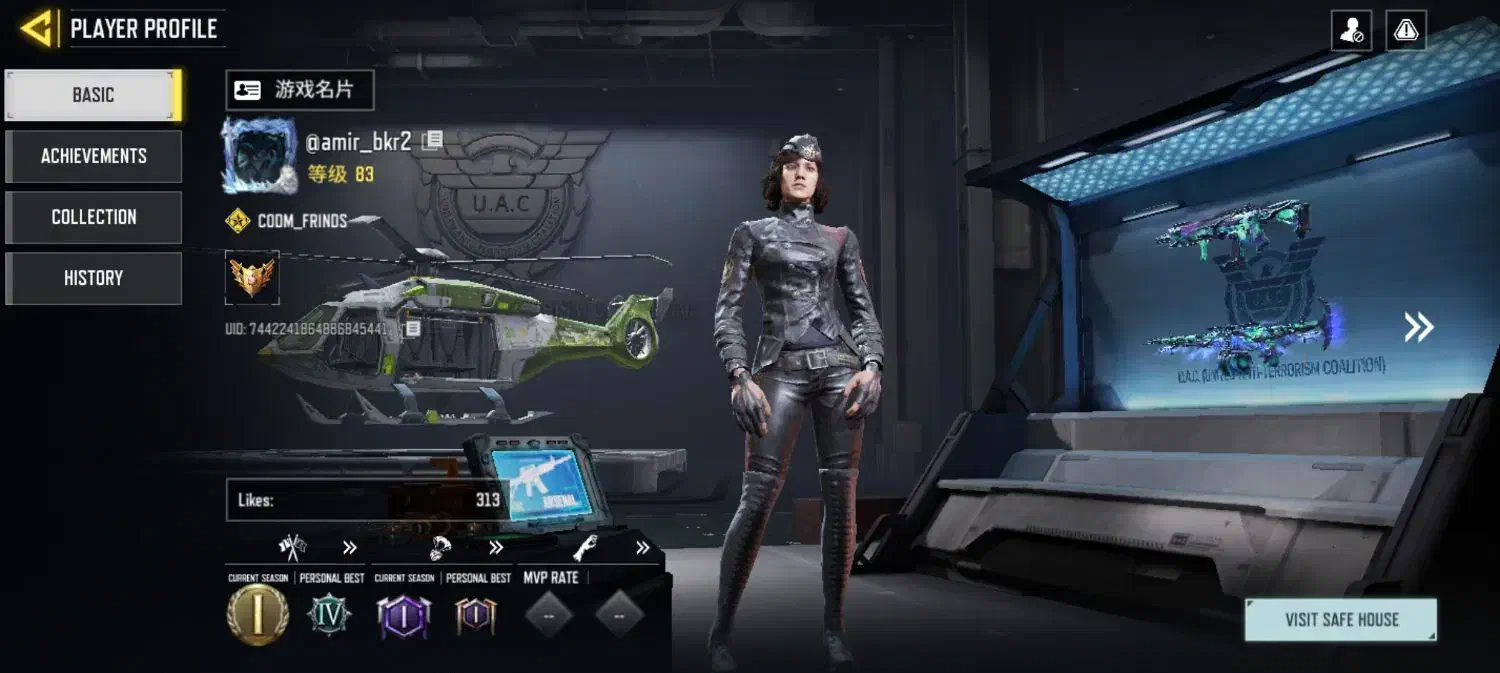
Task: Click the golden winged medal badge
Action: [252, 277]
